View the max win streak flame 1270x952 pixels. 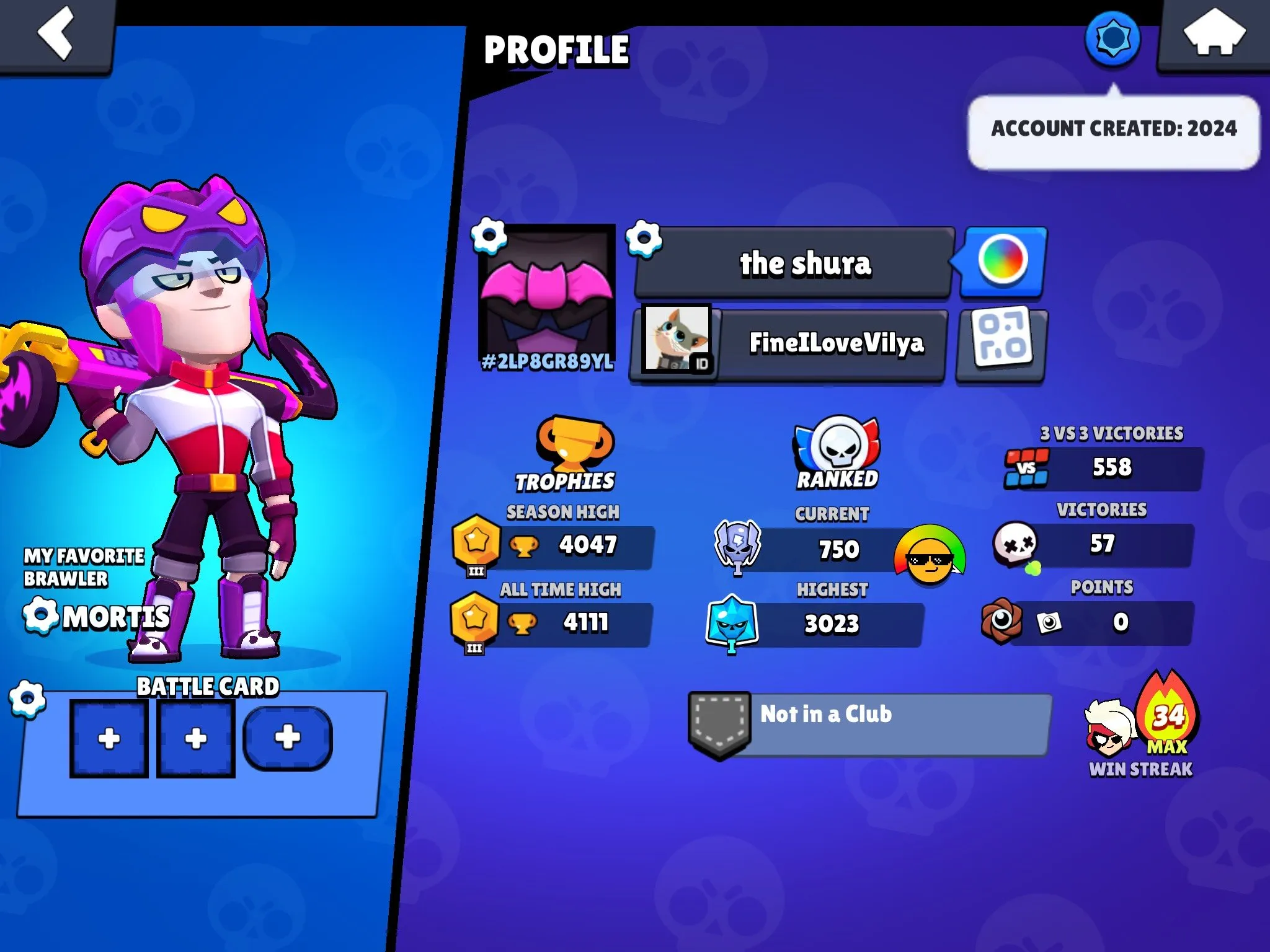tap(1168, 718)
